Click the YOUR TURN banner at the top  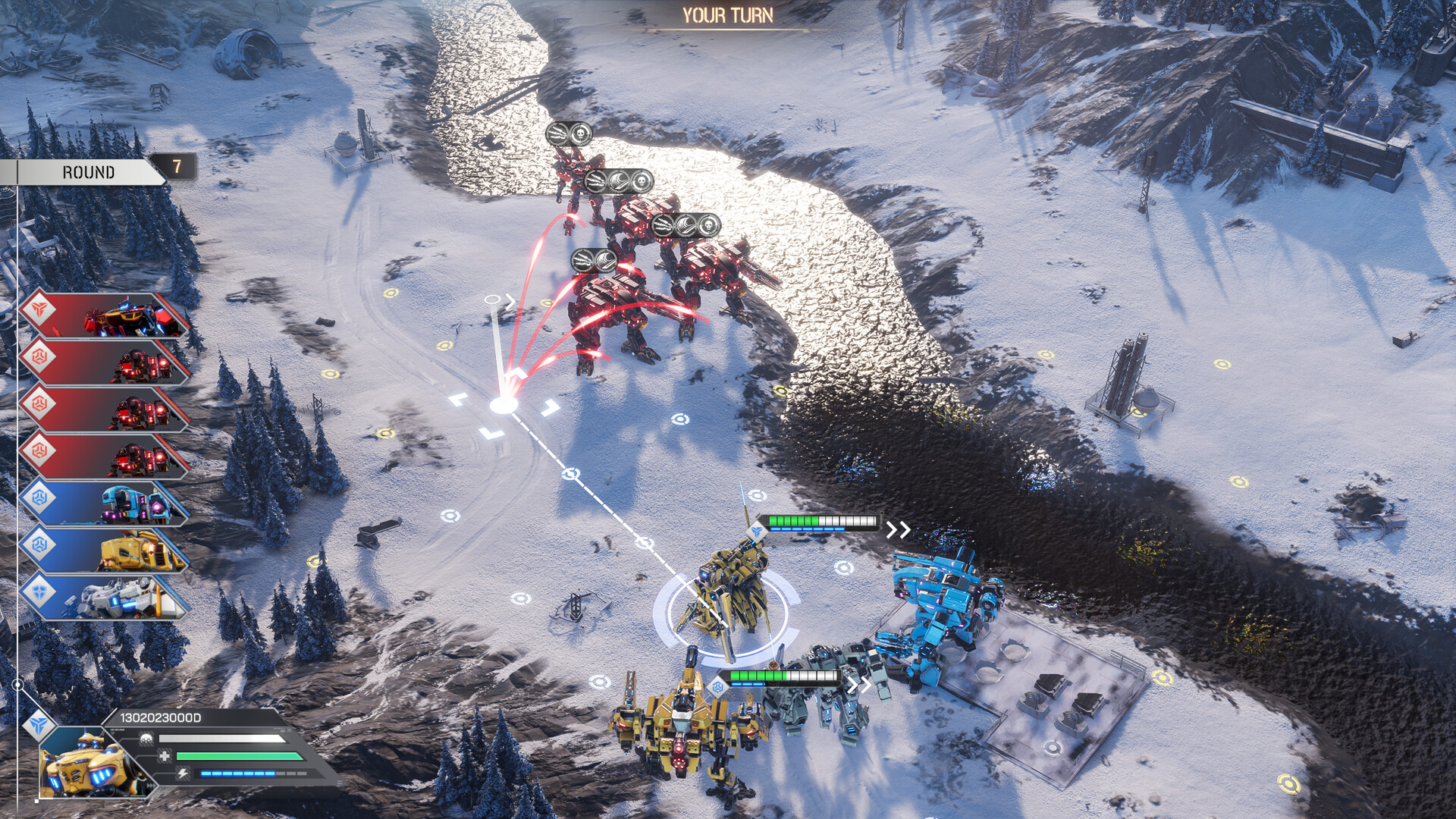(x=728, y=14)
